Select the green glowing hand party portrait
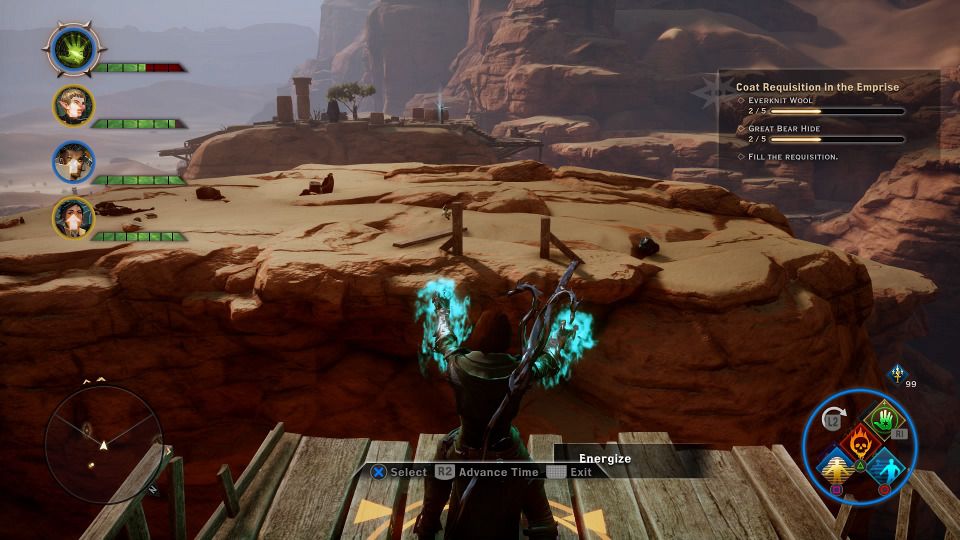 73,47
